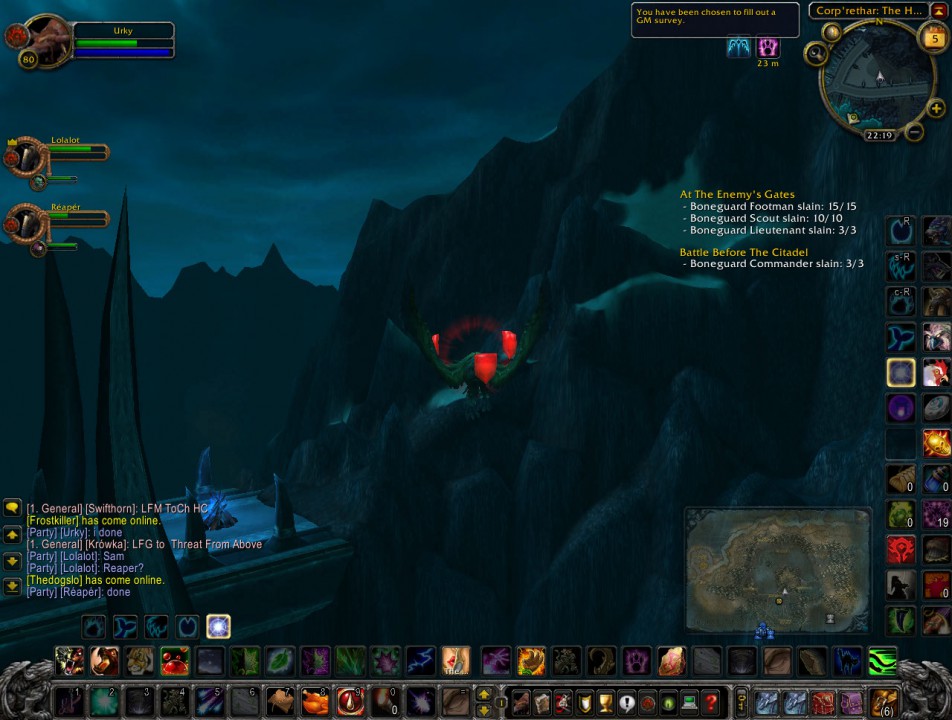Open the backpack showing (6) free slots

pyautogui.click(x=884, y=702)
